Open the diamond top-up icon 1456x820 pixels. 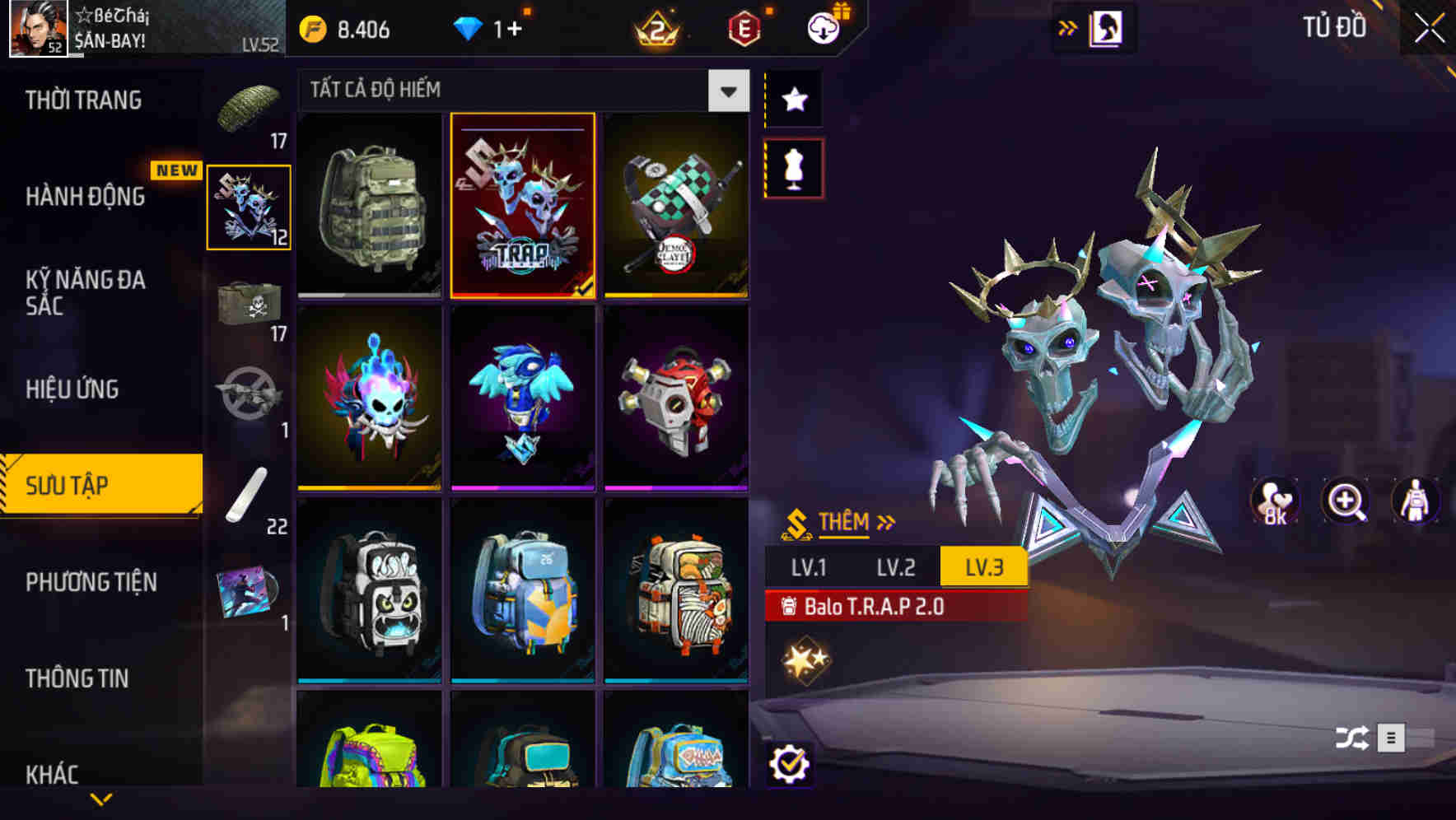click(467, 29)
